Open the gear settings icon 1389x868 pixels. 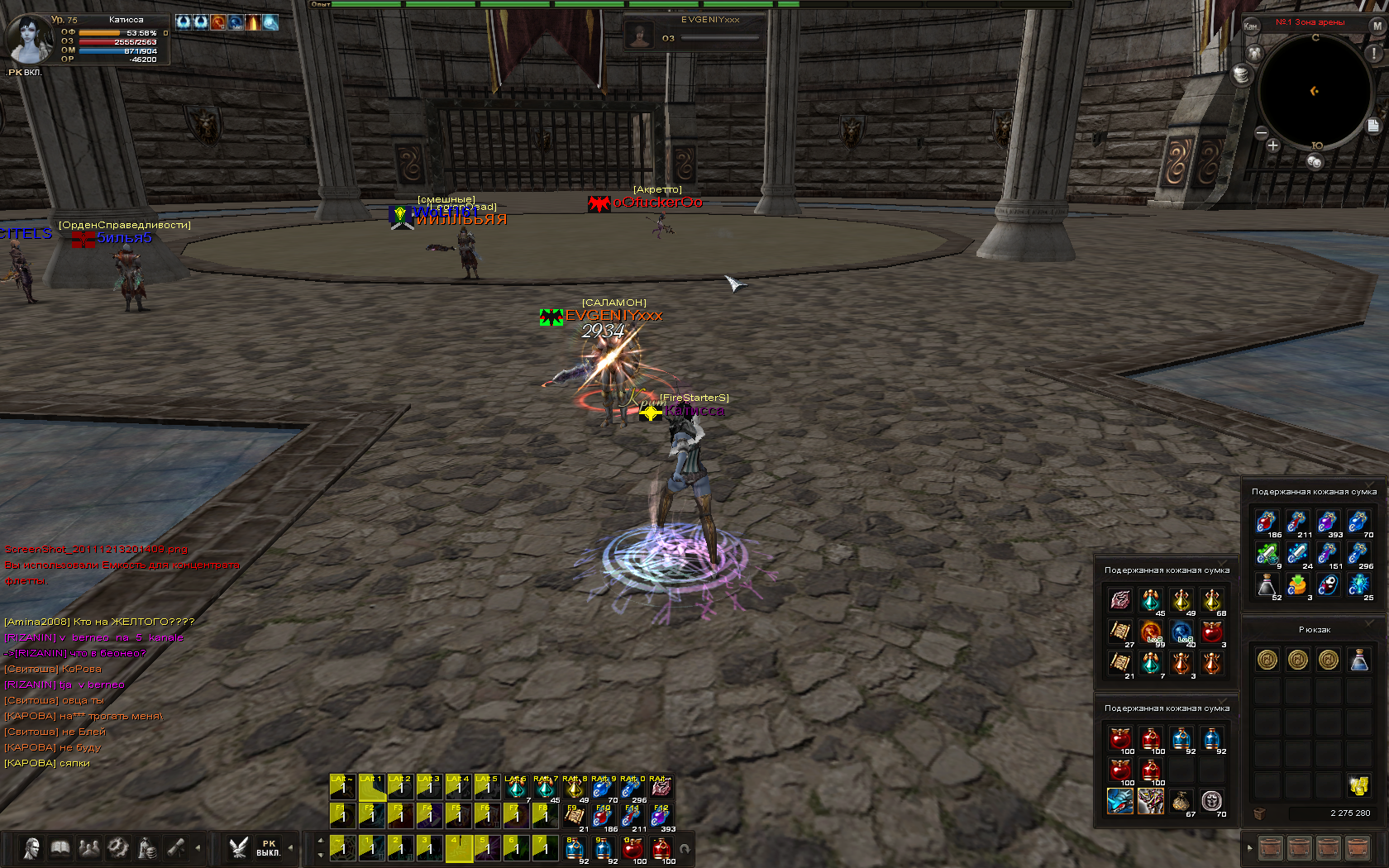point(118,848)
